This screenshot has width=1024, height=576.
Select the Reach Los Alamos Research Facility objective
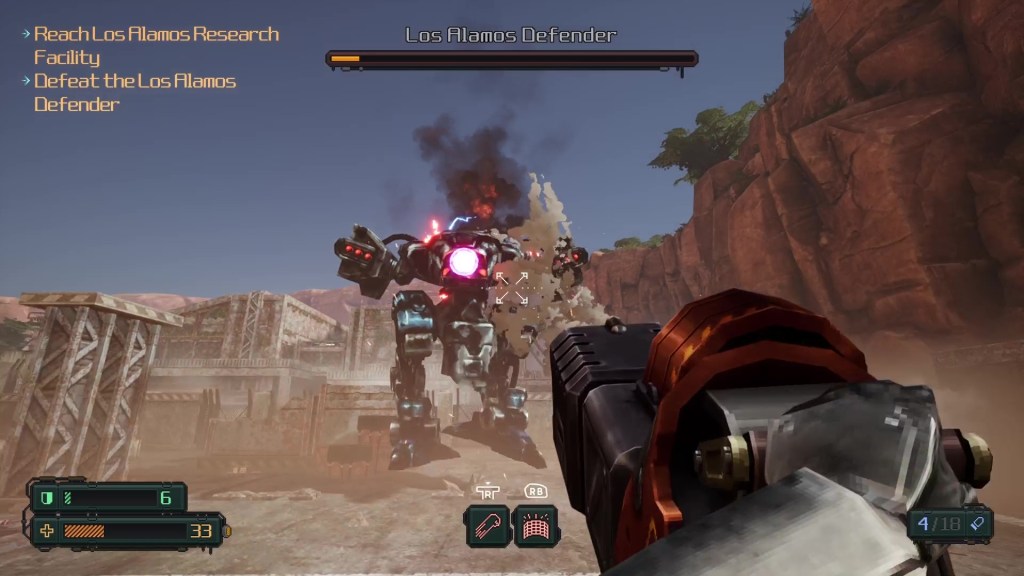(x=155, y=45)
